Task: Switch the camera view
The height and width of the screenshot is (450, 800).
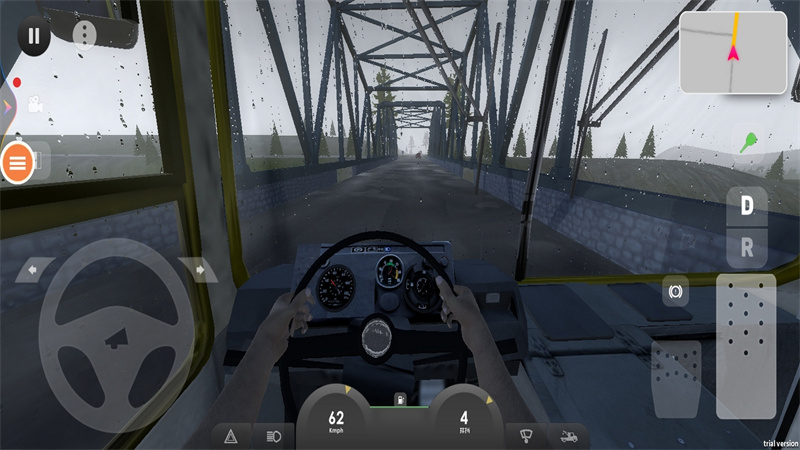Action: (x=36, y=104)
